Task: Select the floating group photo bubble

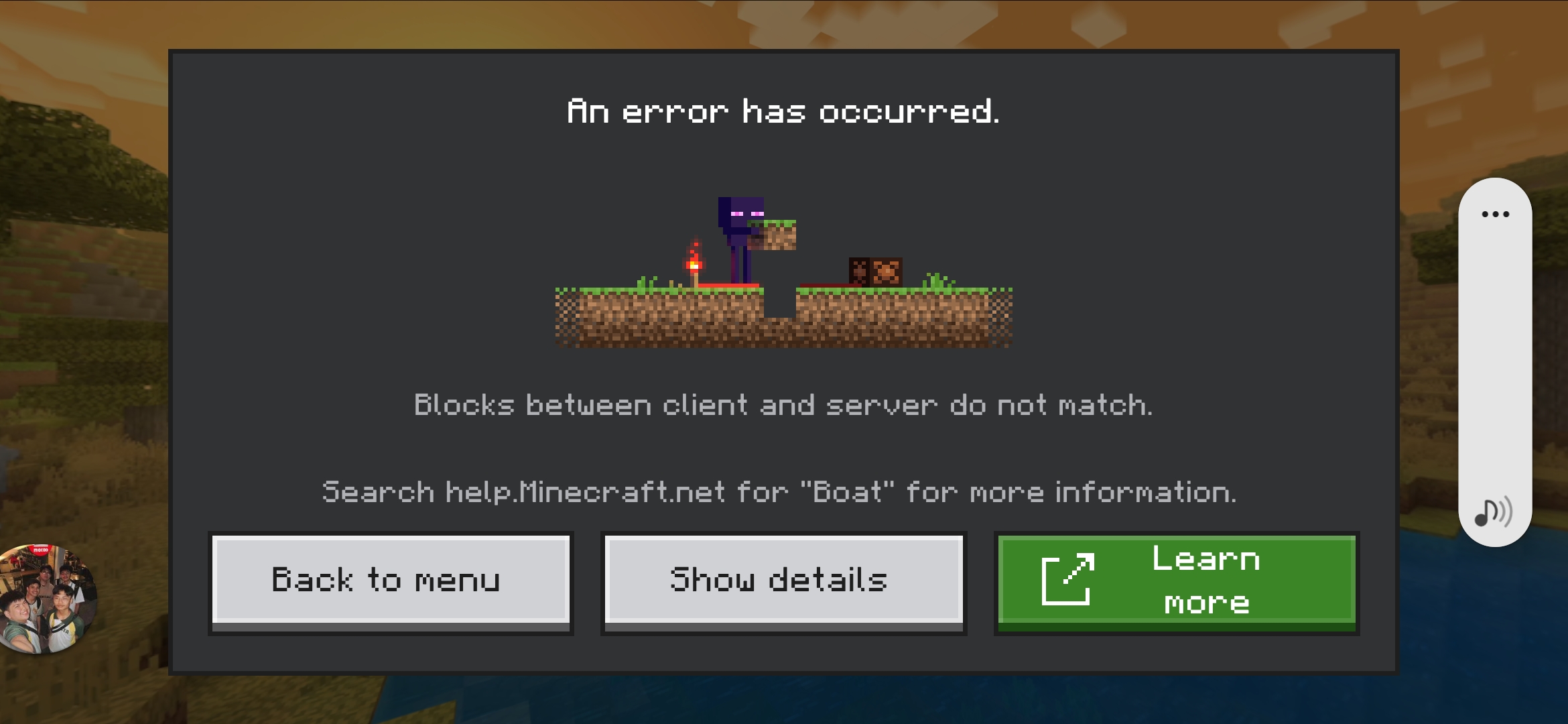Action: 47,599
